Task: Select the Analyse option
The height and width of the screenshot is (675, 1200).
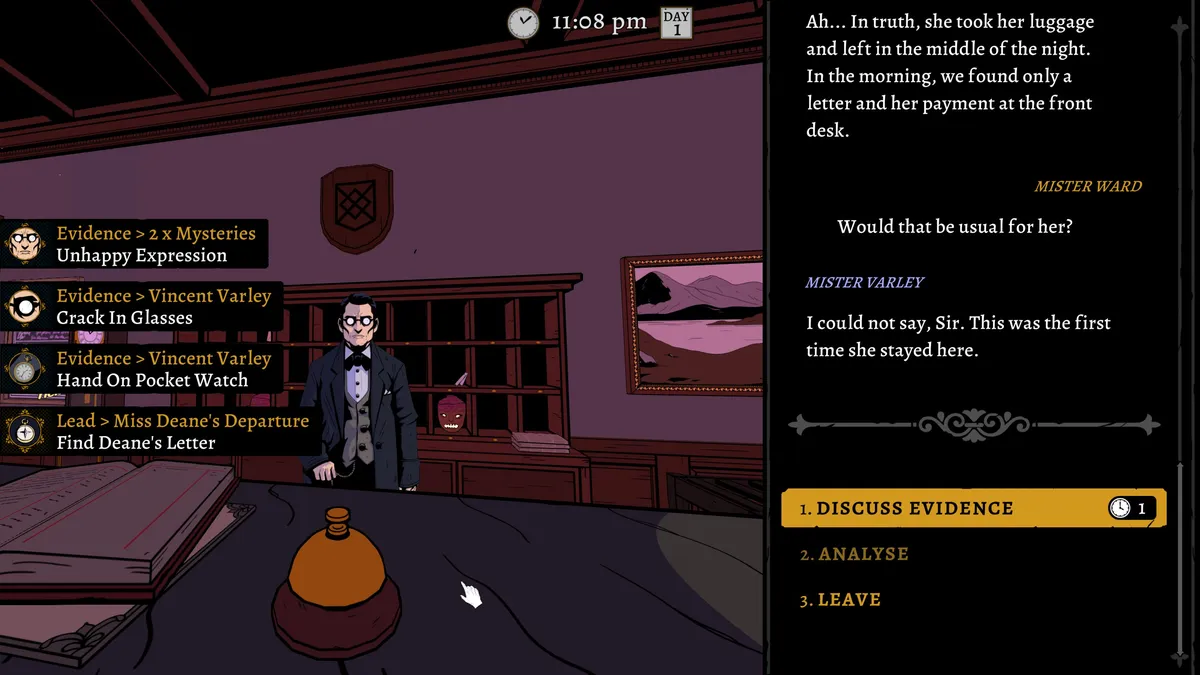Action: click(863, 554)
